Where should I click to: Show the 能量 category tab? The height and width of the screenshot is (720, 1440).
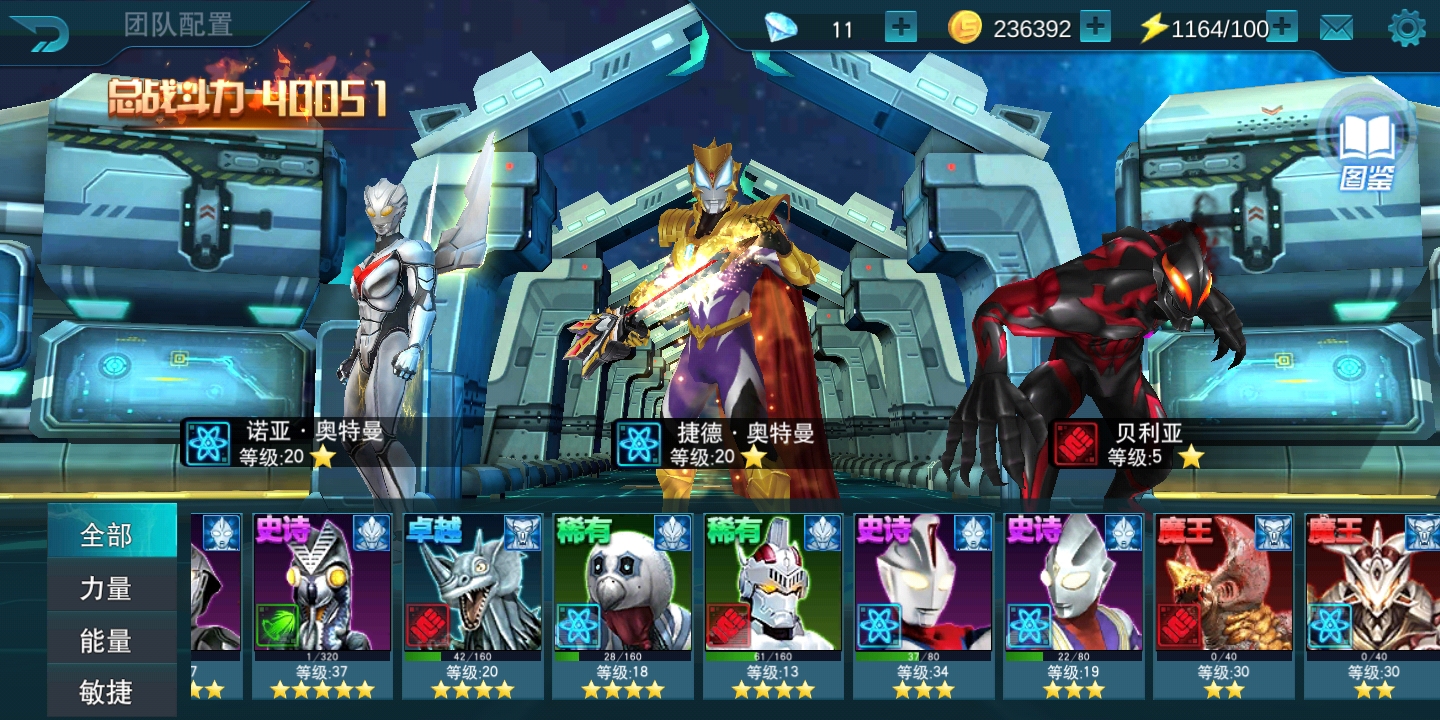[107, 640]
